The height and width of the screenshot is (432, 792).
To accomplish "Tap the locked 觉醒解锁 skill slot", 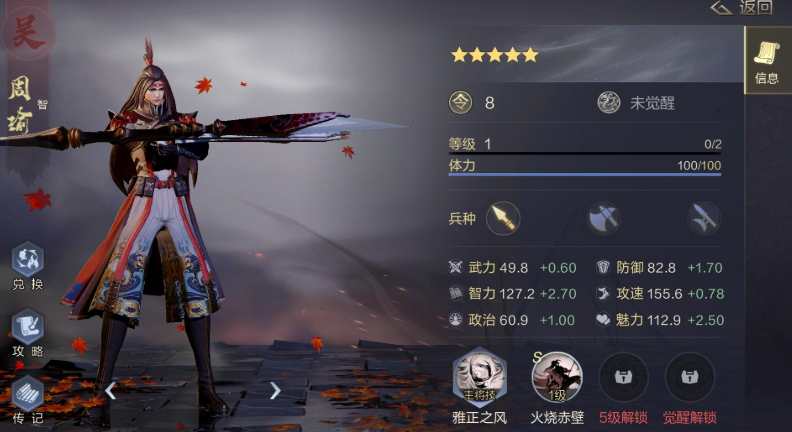I will click(x=690, y=377).
